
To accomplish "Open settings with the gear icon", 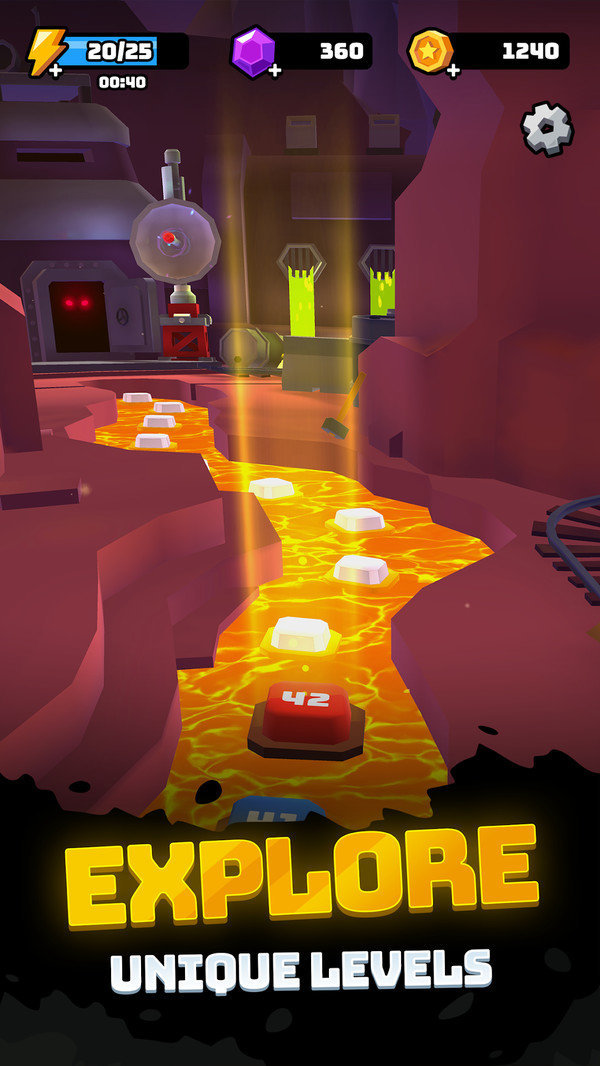I will point(546,129).
